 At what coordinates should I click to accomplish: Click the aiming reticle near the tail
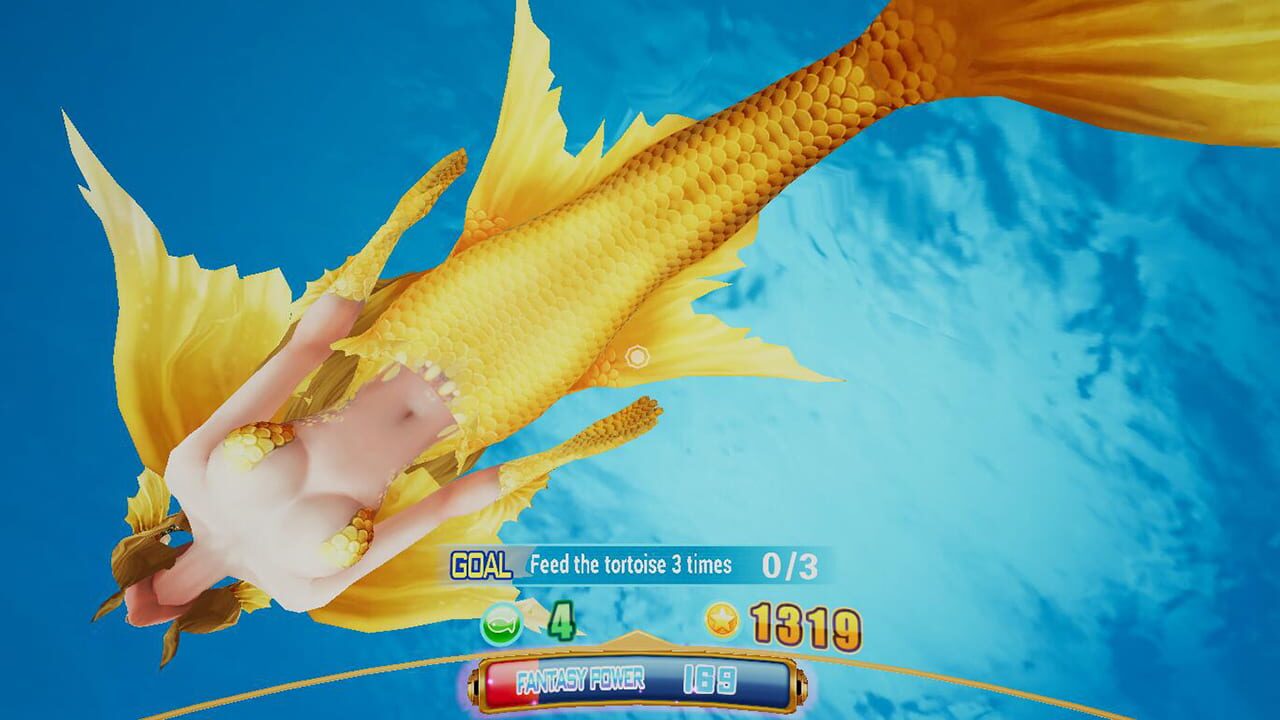point(637,354)
